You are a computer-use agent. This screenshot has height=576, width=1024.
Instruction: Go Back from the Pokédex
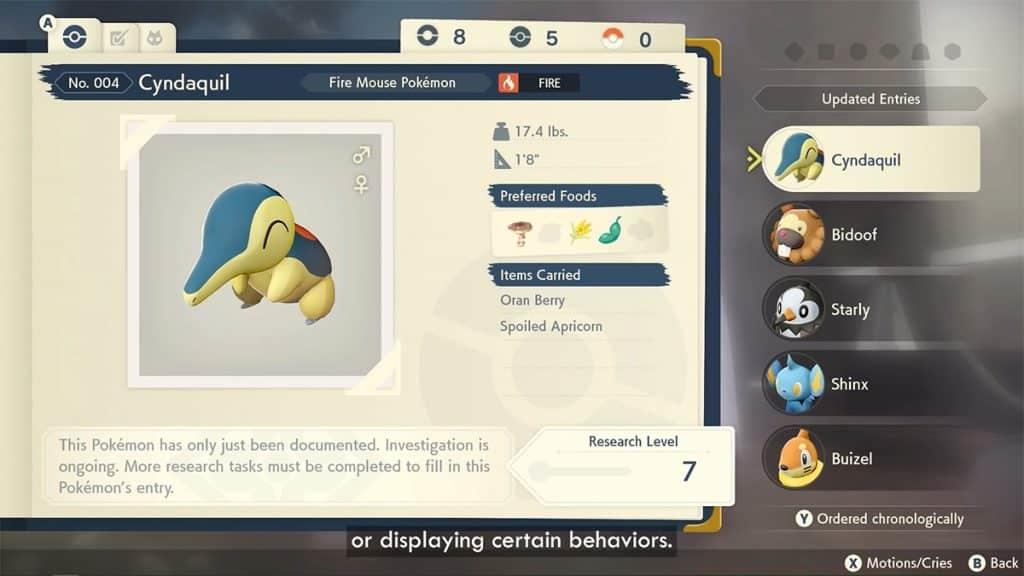tap(994, 563)
